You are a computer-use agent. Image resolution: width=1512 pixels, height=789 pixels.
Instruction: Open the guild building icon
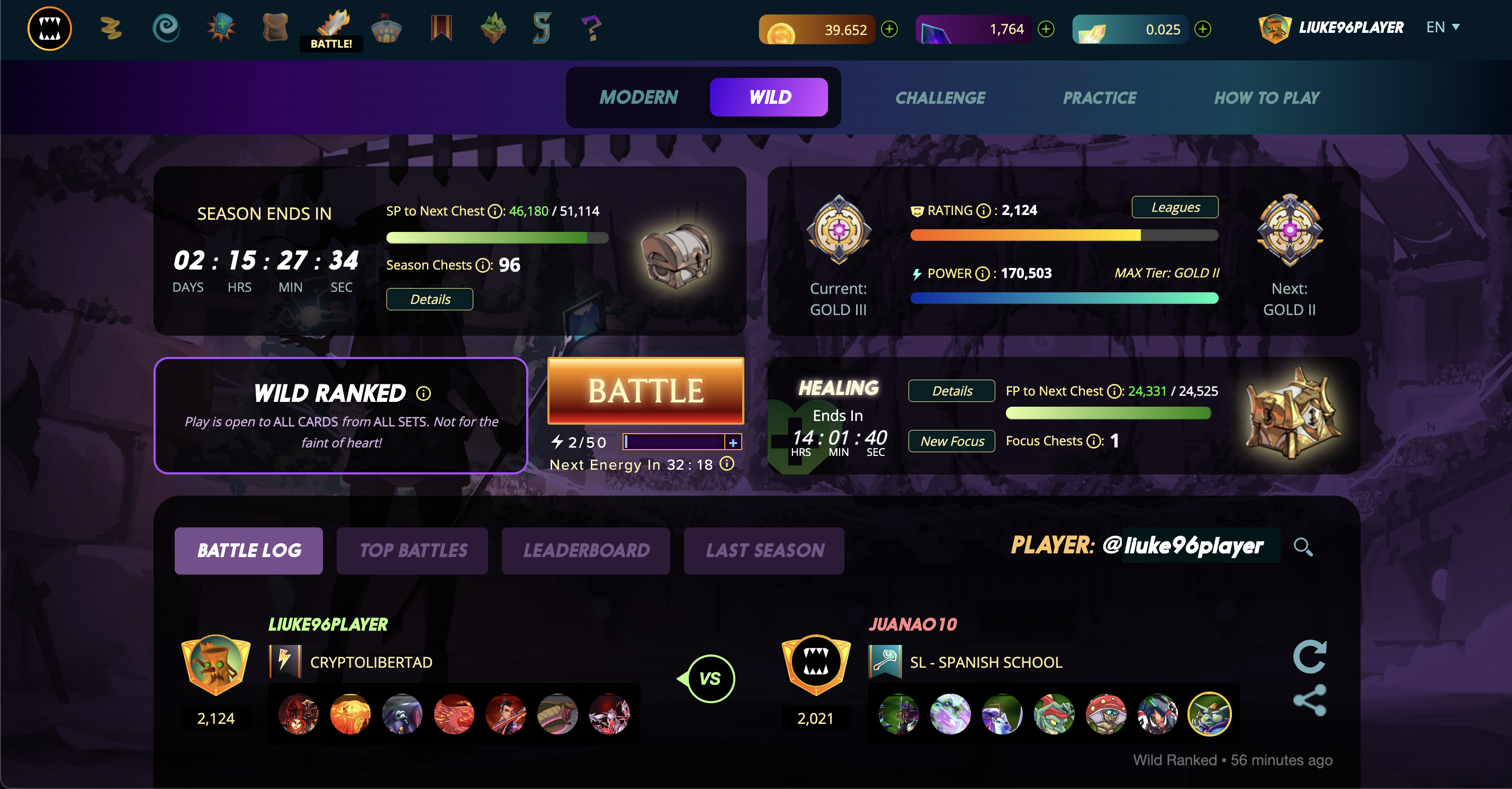(386, 28)
